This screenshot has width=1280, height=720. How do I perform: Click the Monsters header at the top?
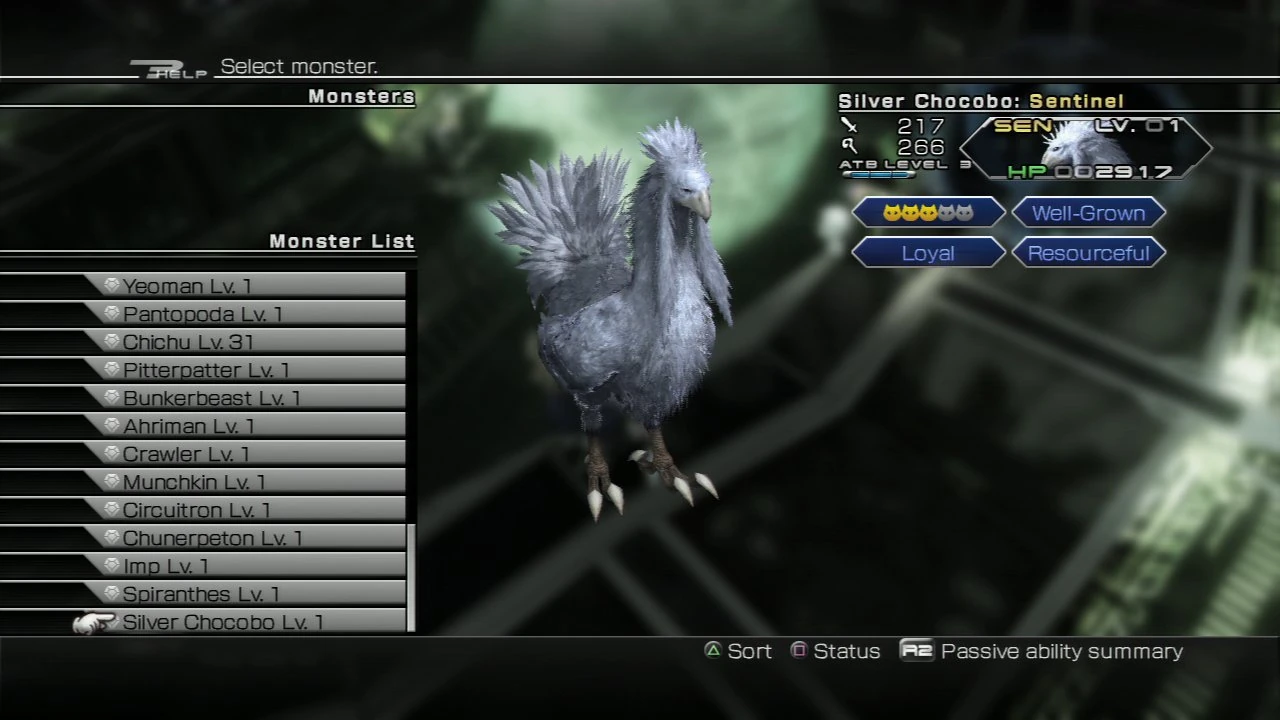pos(361,96)
